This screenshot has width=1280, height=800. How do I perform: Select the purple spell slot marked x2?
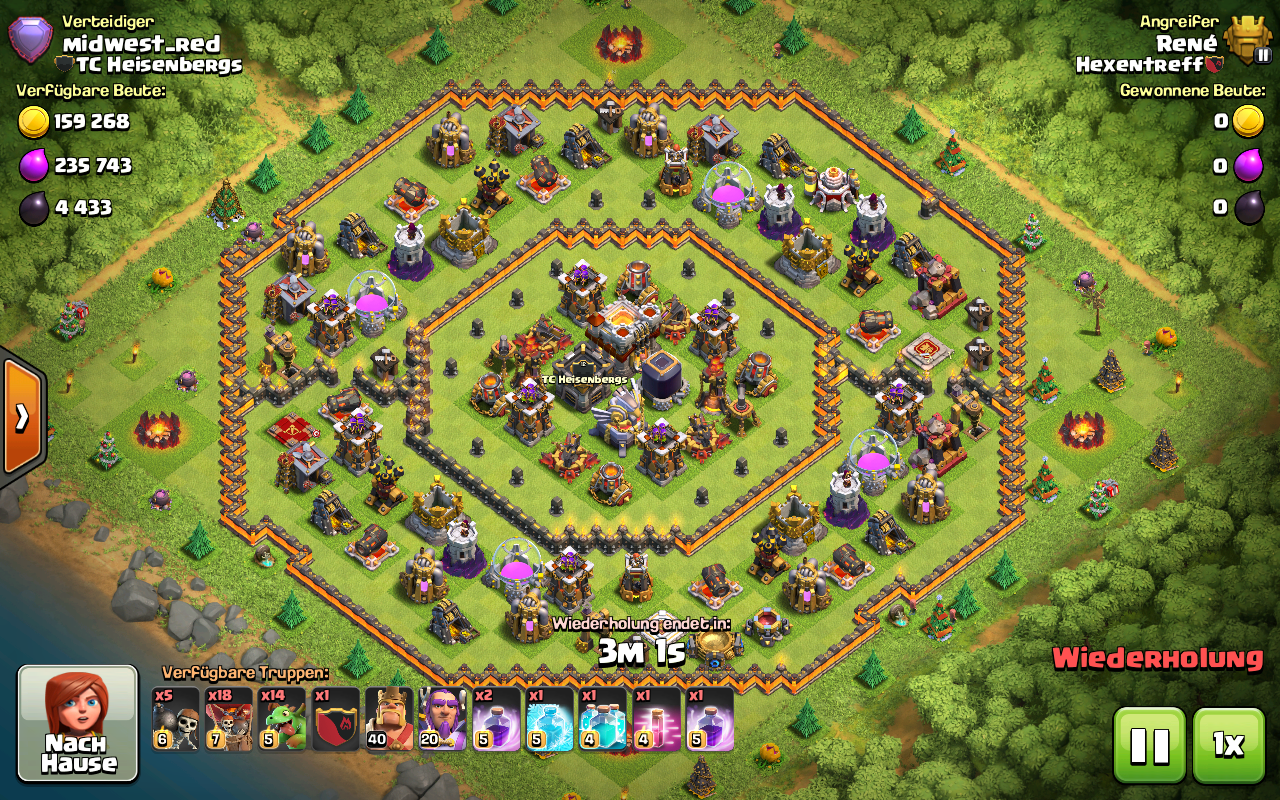pyautogui.click(x=496, y=718)
